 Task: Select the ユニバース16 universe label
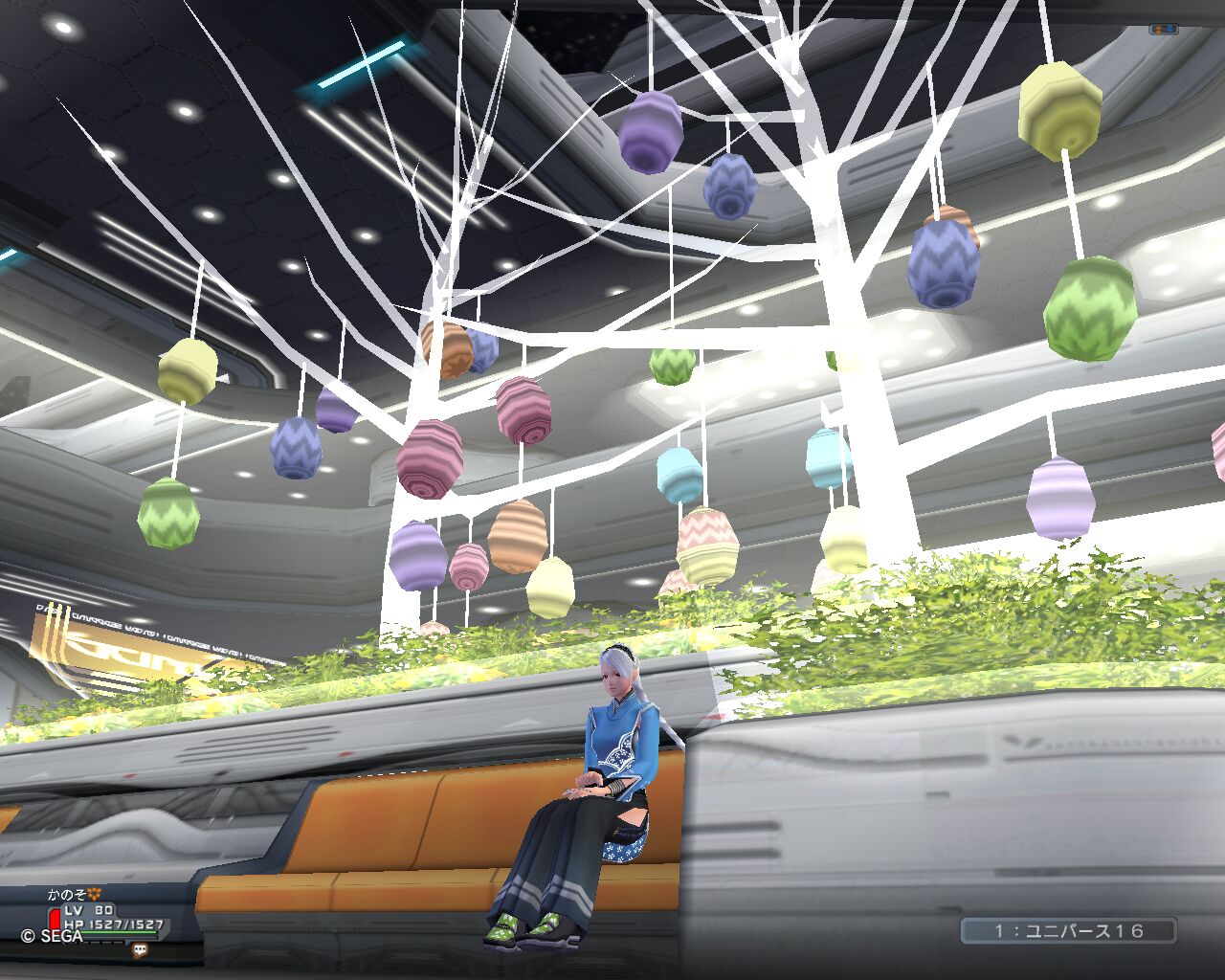[1068, 930]
